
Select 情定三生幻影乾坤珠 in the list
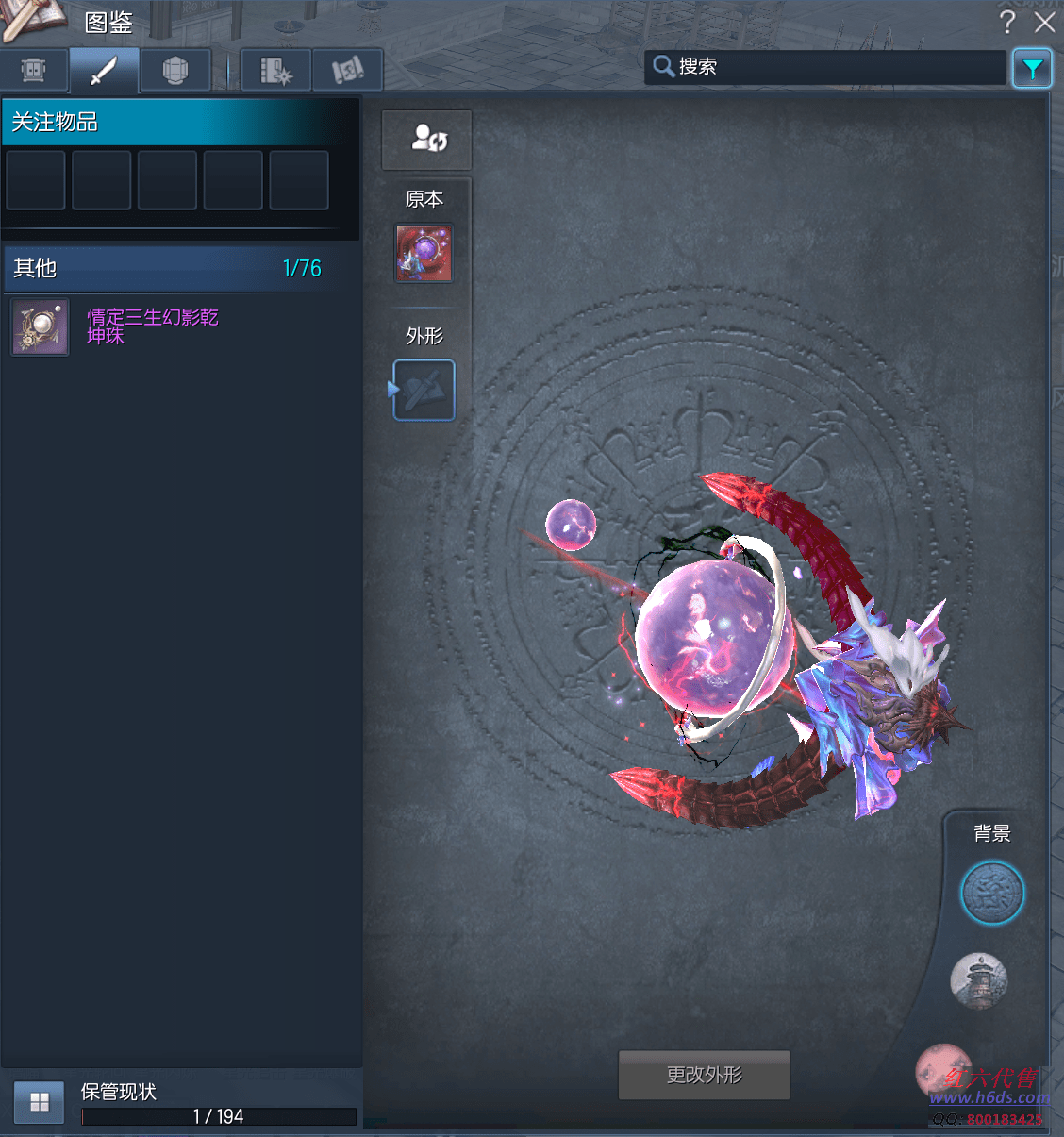click(x=152, y=326)
